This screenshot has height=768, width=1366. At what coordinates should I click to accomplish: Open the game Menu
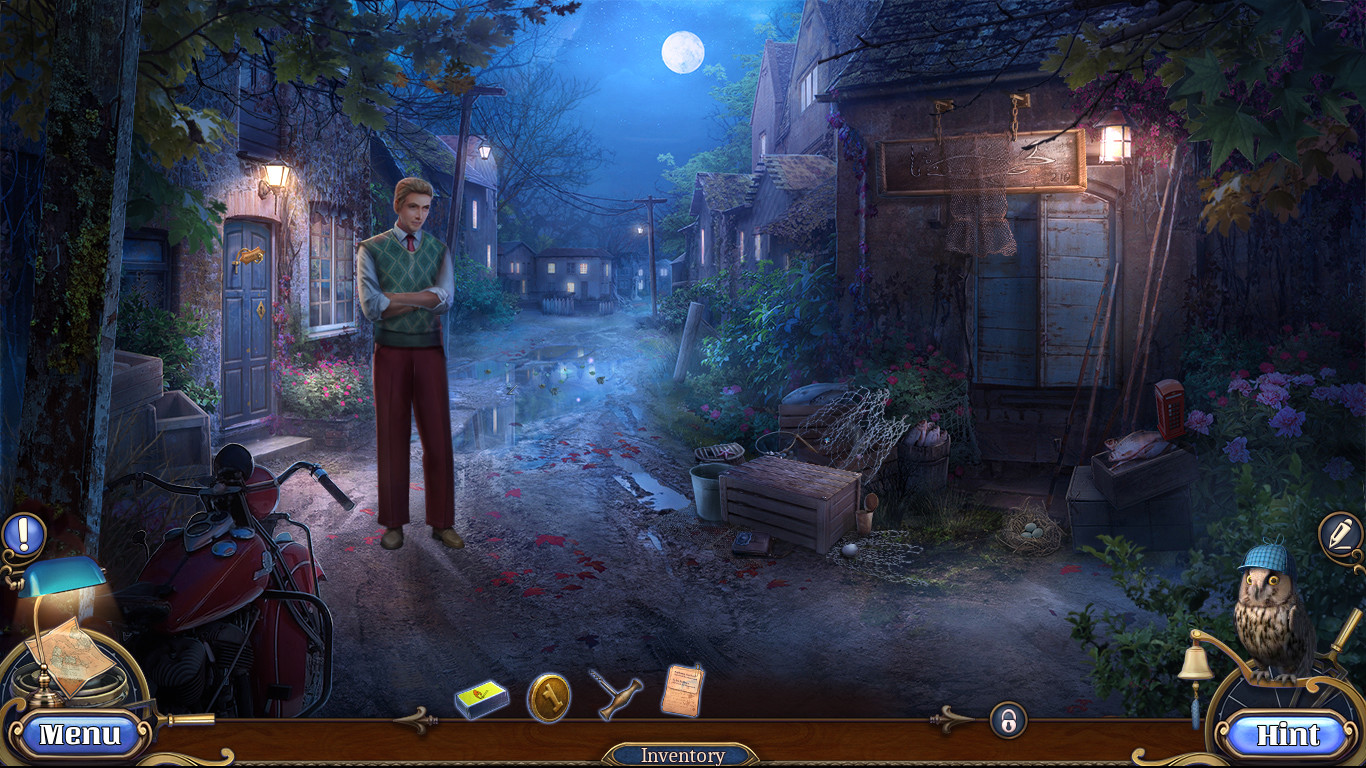click(83, 733)
